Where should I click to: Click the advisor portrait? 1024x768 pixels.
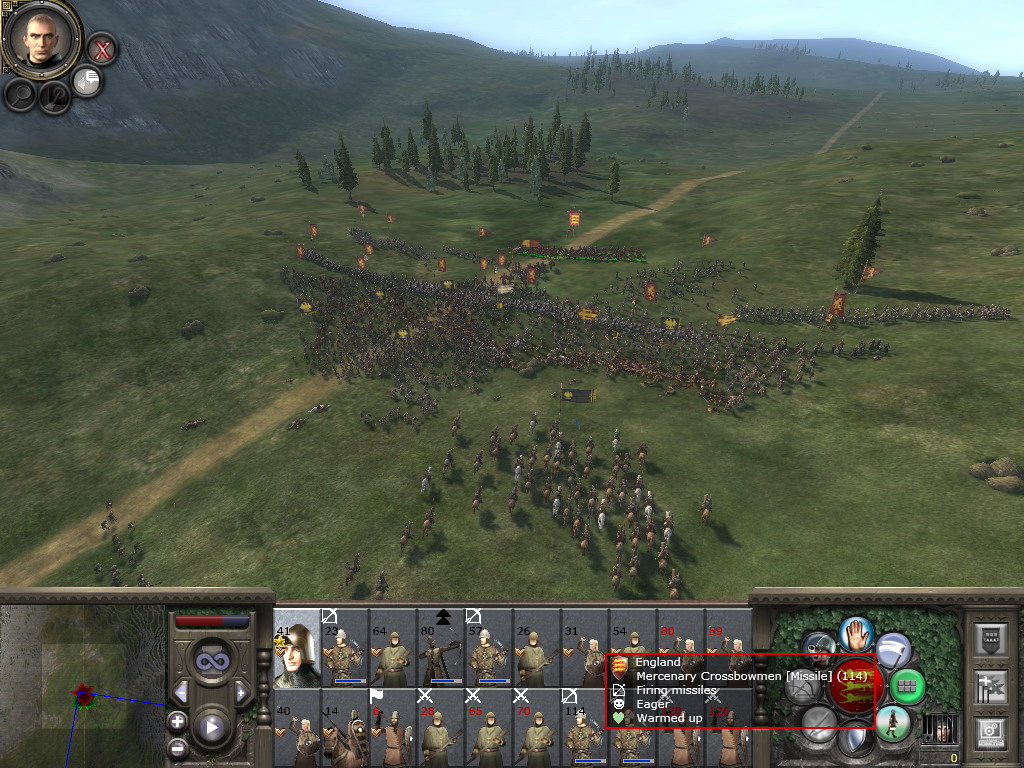[41, 39]
